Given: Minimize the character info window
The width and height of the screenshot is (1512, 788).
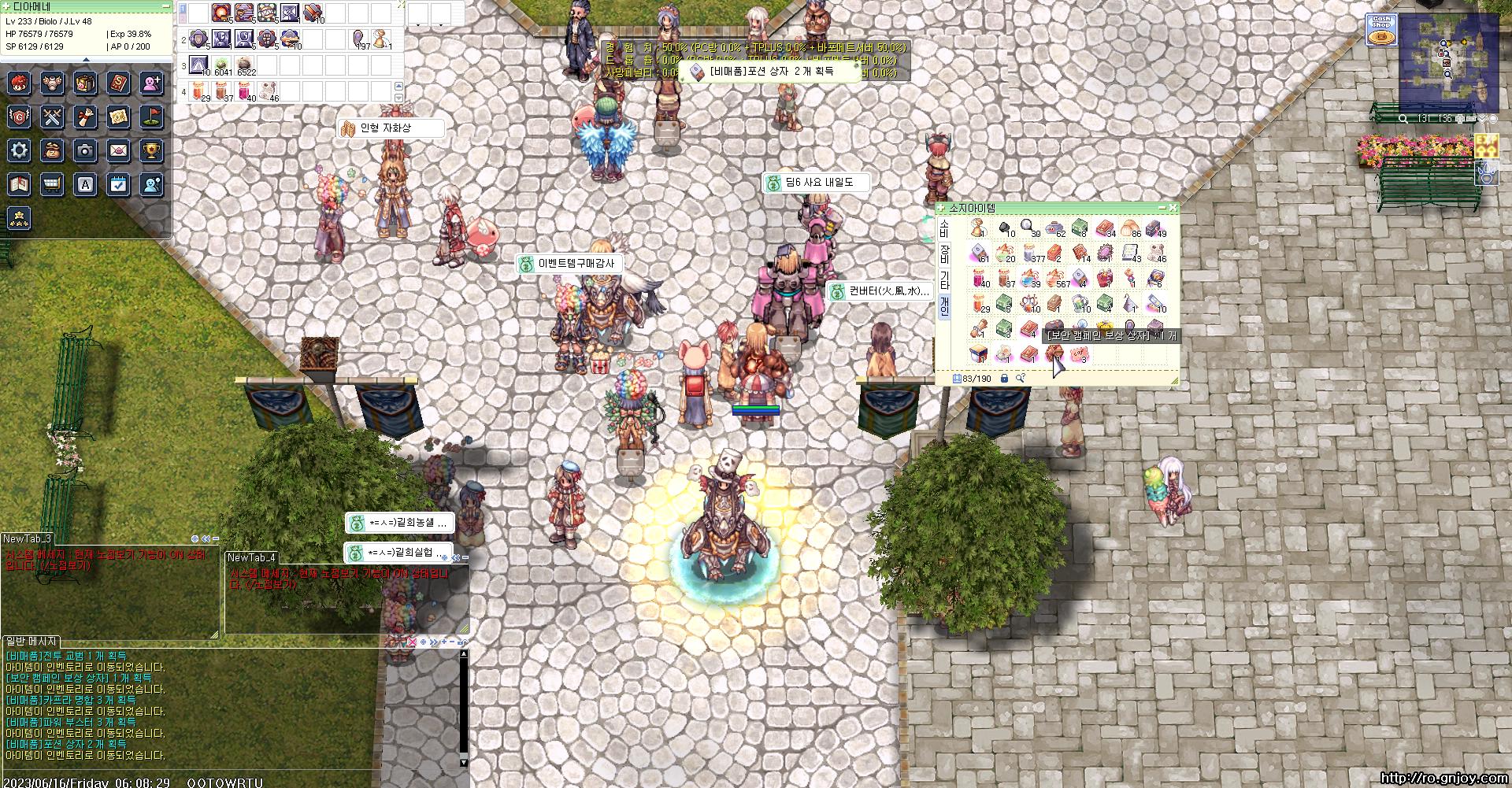Looking at the screenshot, I should [x=165, y=6].
